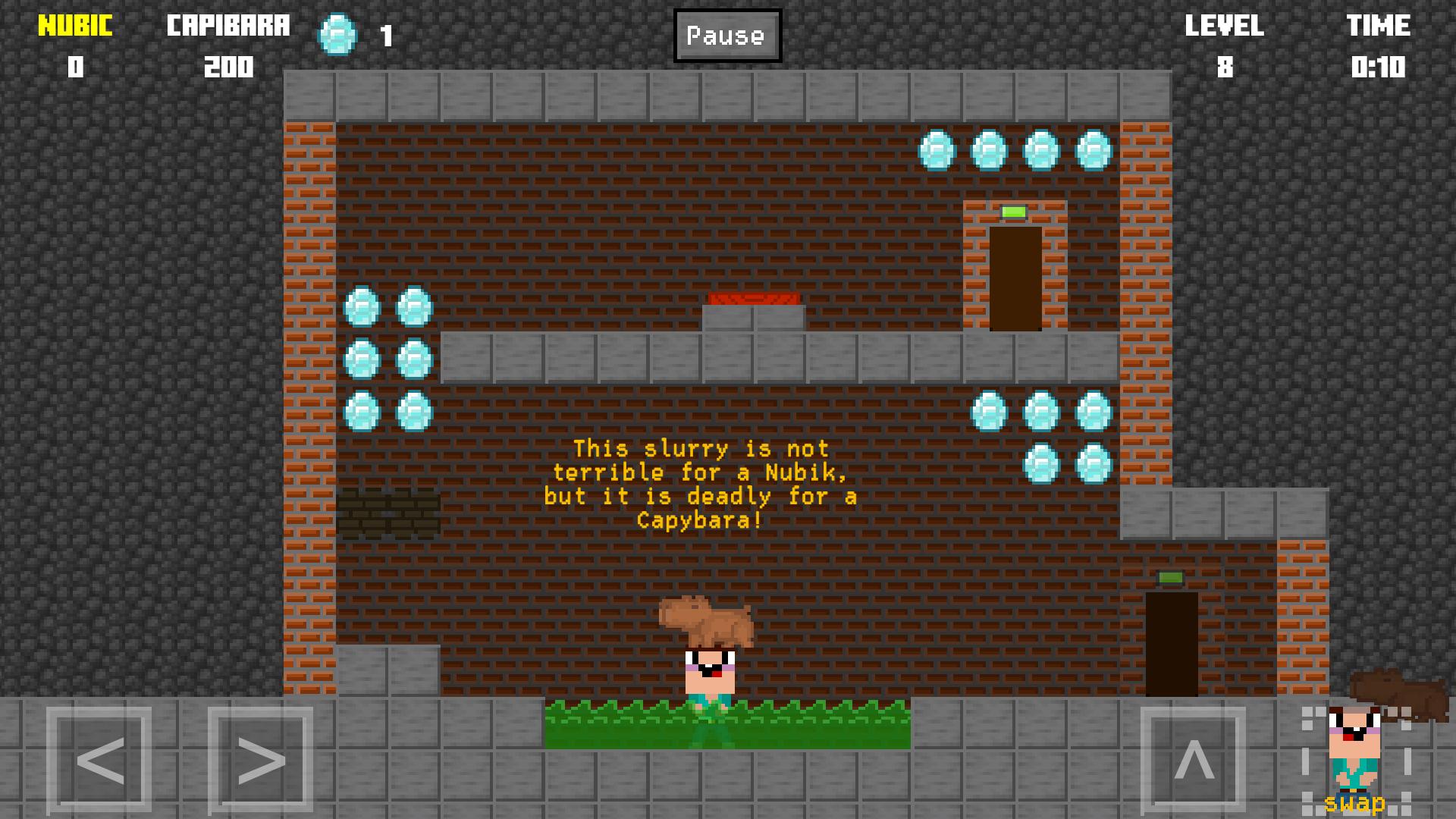Click the lower door near bottom right

pyautogui.click(x=1172, y=645)
